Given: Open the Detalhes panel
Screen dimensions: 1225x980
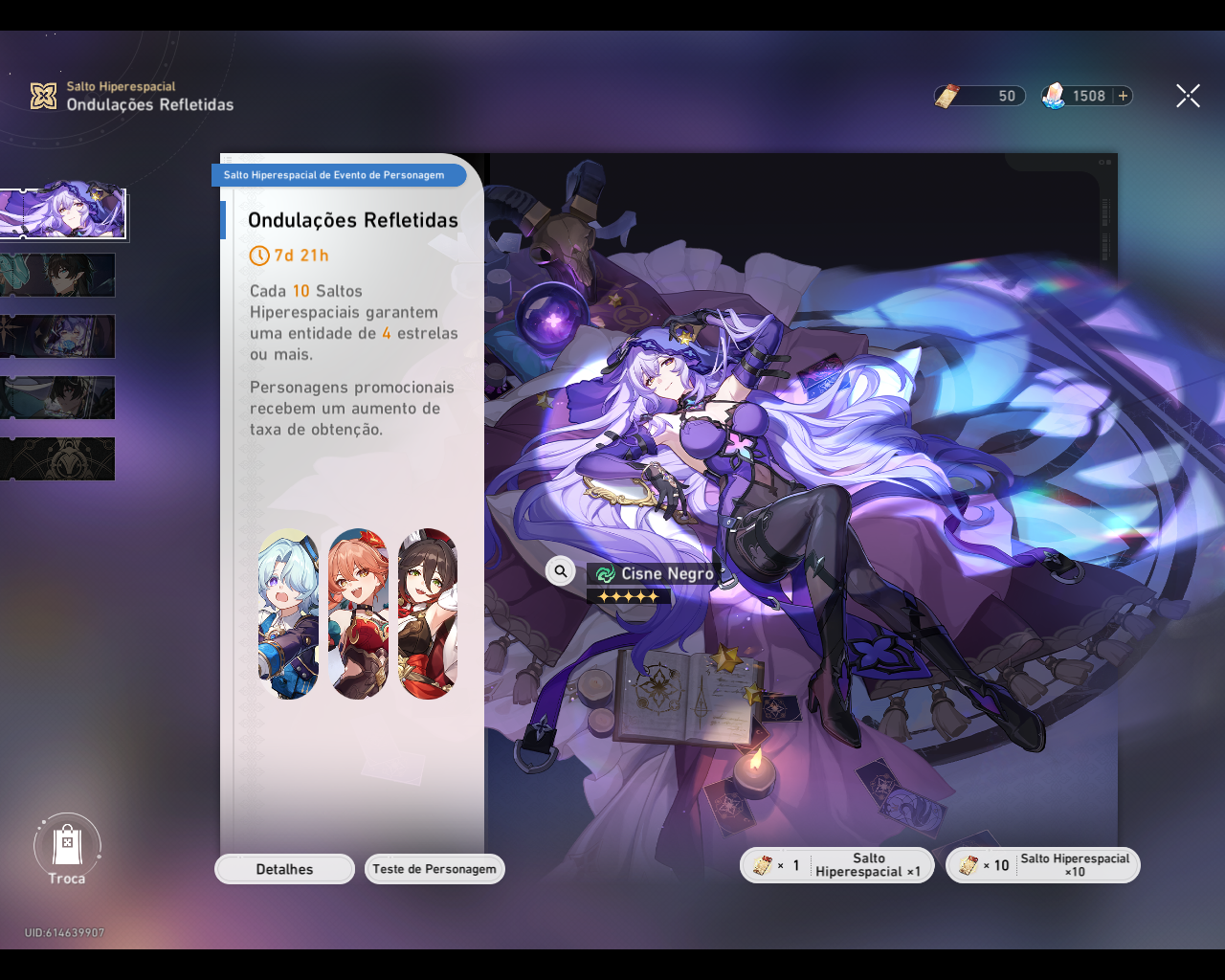Looking at the screenshot, I should pos(284,869).
